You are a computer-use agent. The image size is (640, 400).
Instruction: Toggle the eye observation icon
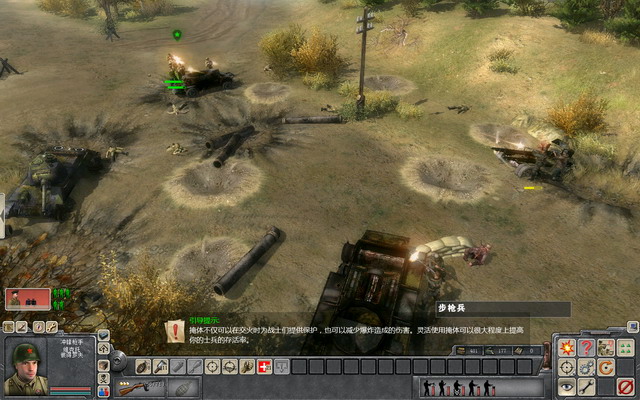[x=567, y=386]
